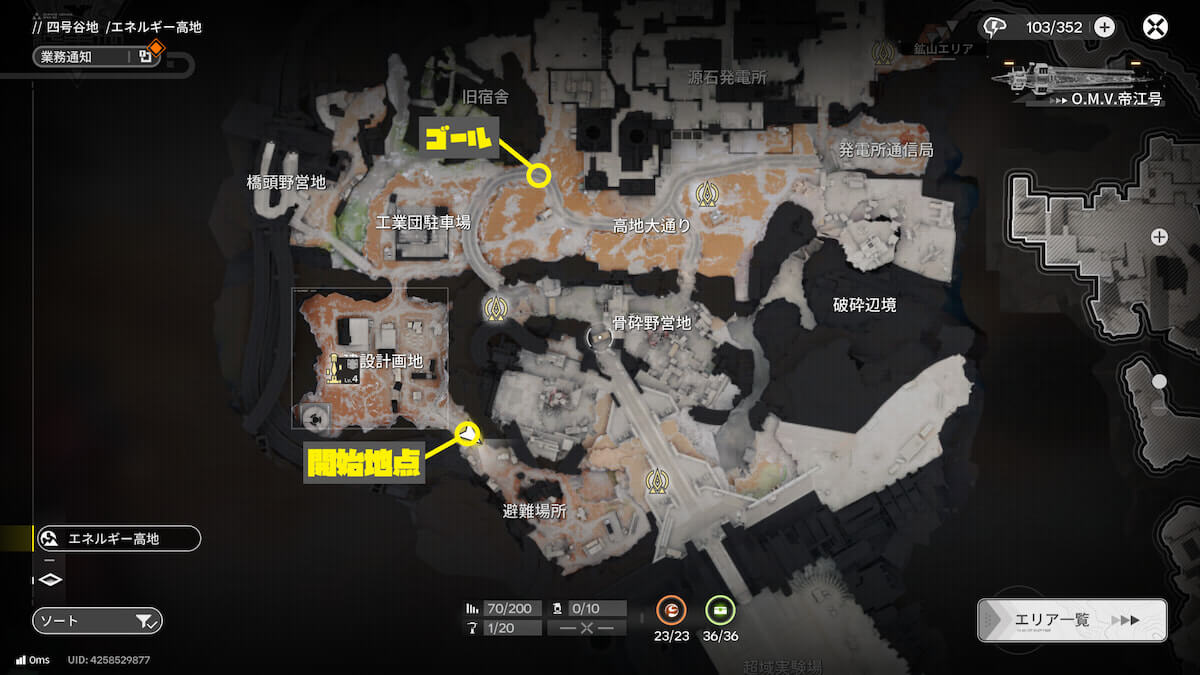
Task: Click the map zoom slider handle
Action: coord(1159,381)
